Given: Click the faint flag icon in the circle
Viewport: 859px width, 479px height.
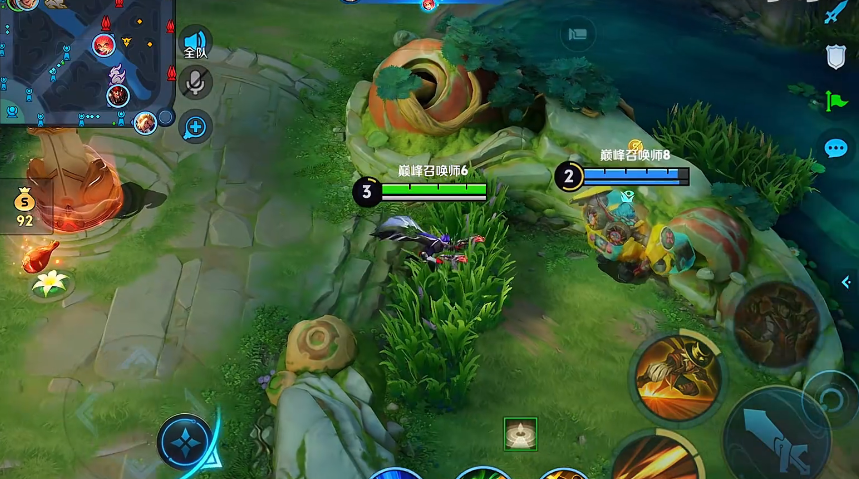Looking at the screenshot, I should [578, 34].
